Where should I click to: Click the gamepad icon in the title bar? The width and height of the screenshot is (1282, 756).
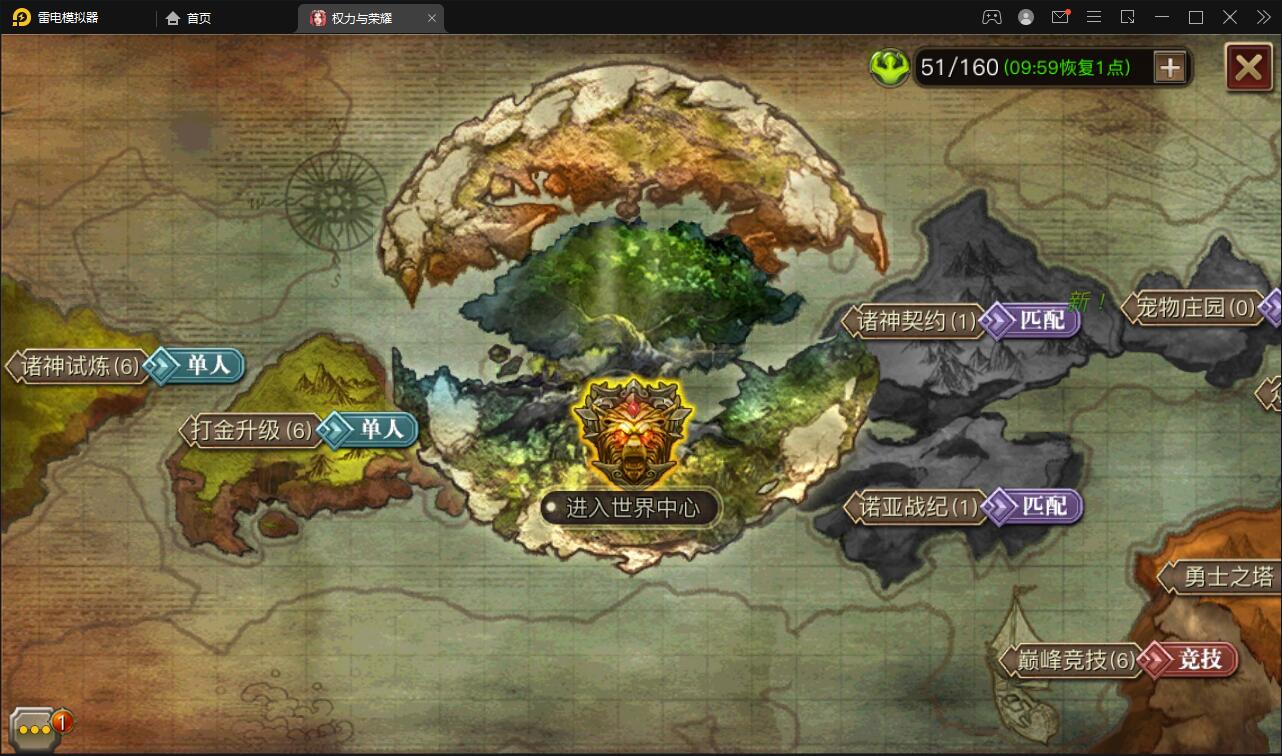point(991,17)
